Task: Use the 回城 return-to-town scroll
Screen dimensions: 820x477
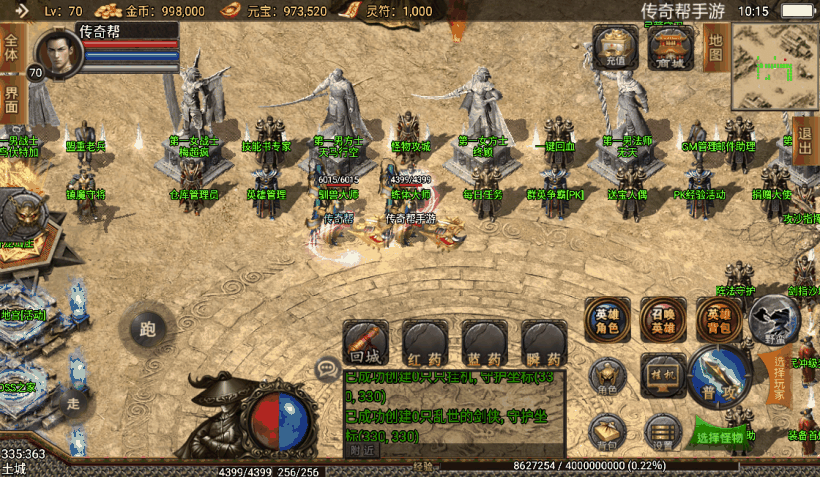Action: coord(365,342)
